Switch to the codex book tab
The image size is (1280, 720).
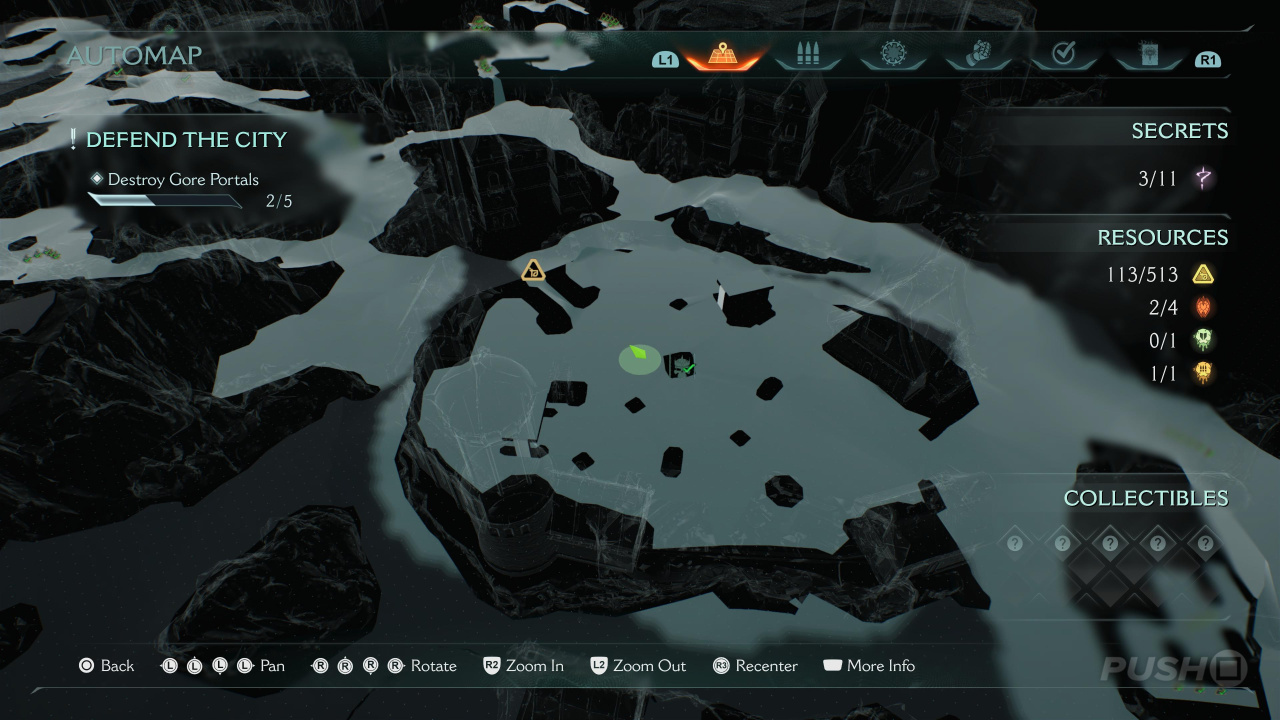click(x=1148, y=55)
